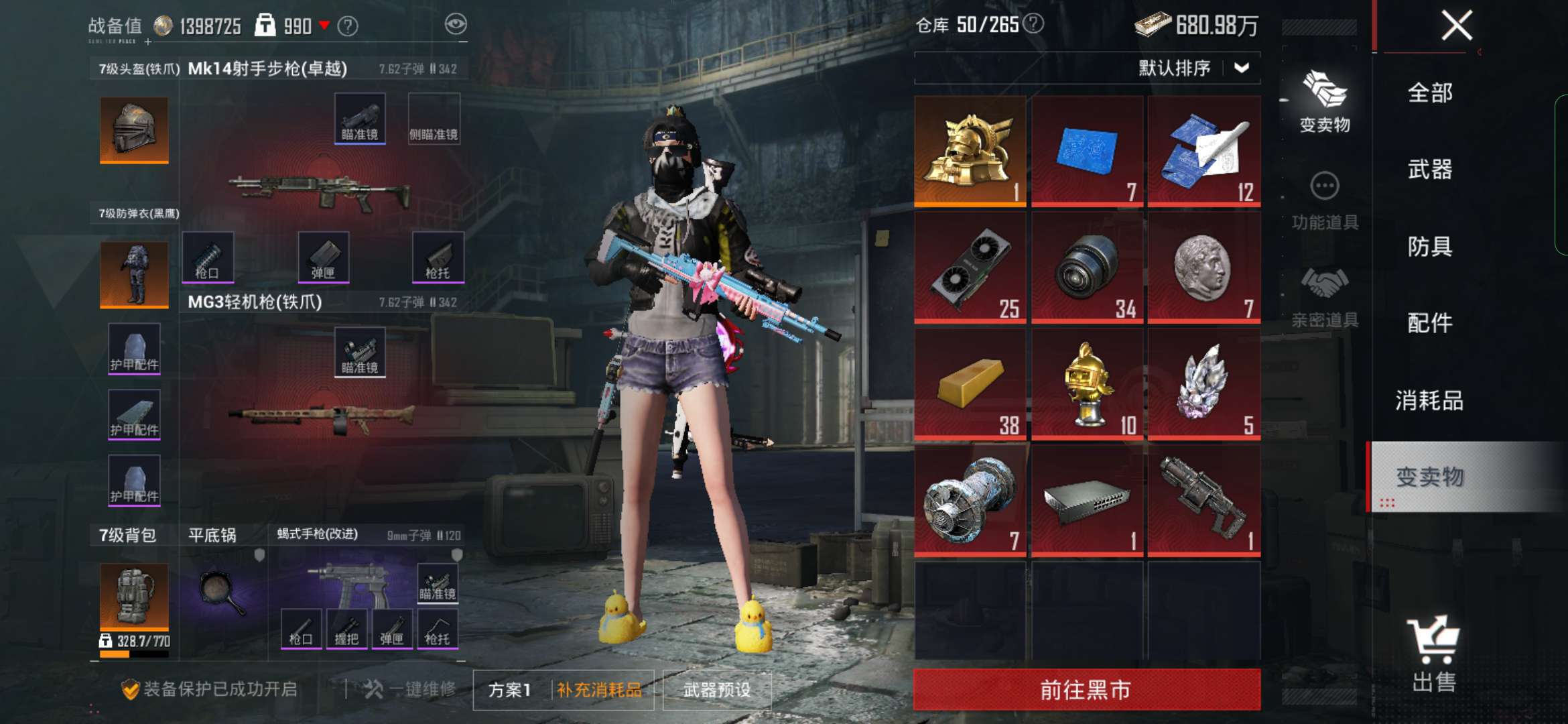Viewport: 1568px width, 724px height.
Task: Show the 配件 category tab
Action: pos(1430,323)
